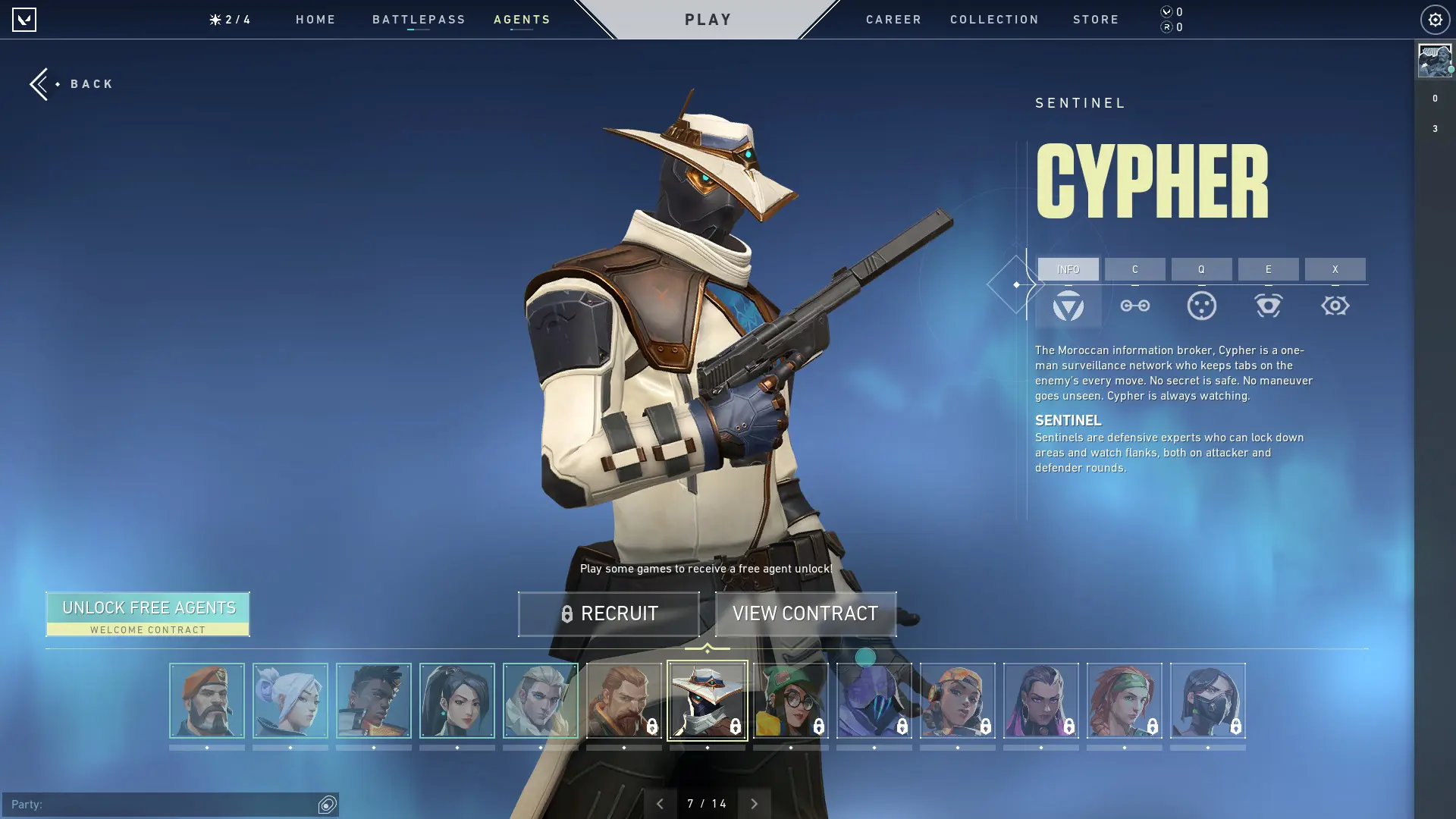This screenshot has width=1456, height=819.
Task: Select Cypher's Trapwire ability icon
Action: click(1135, 306)
